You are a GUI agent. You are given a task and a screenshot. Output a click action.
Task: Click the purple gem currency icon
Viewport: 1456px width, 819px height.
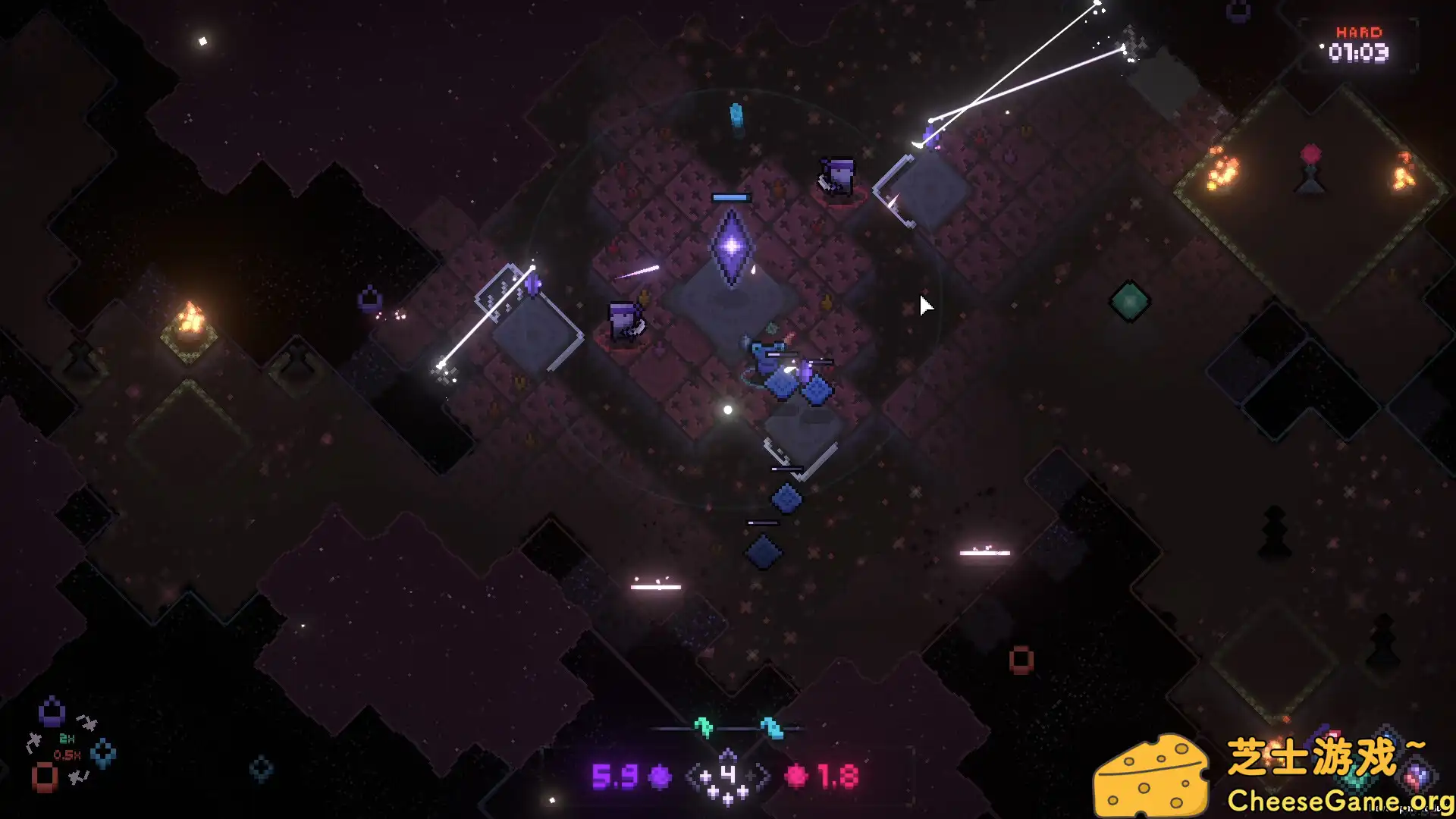661,777
